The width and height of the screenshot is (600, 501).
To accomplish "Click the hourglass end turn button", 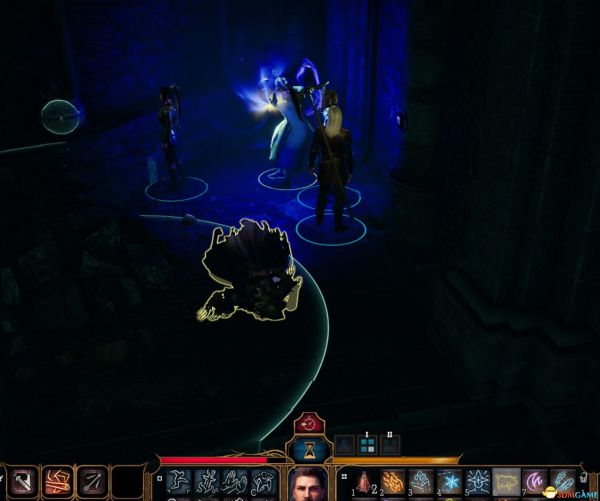I will click(309, 450).
